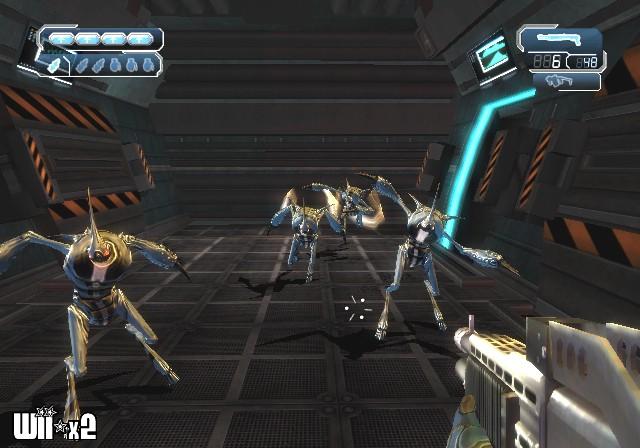The image size is (640, 448).
Task: Select the highlighted grenade slot icon
Action: click(56, 64)
